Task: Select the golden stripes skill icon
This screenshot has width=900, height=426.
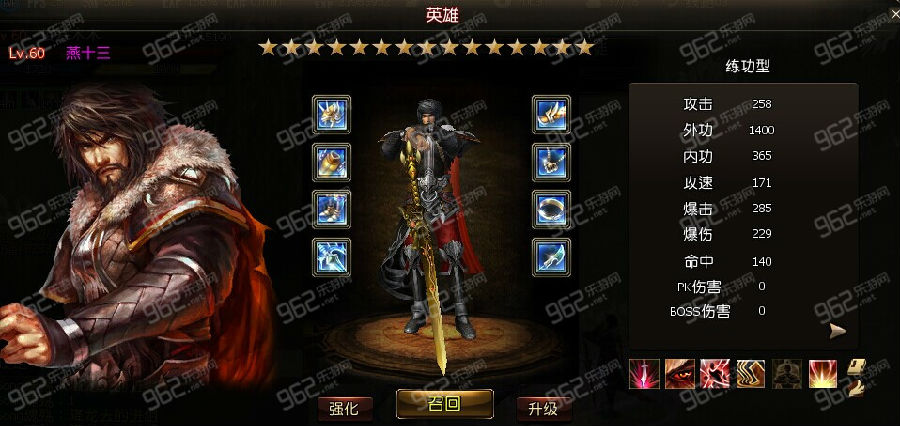Action: click(751, 374)
